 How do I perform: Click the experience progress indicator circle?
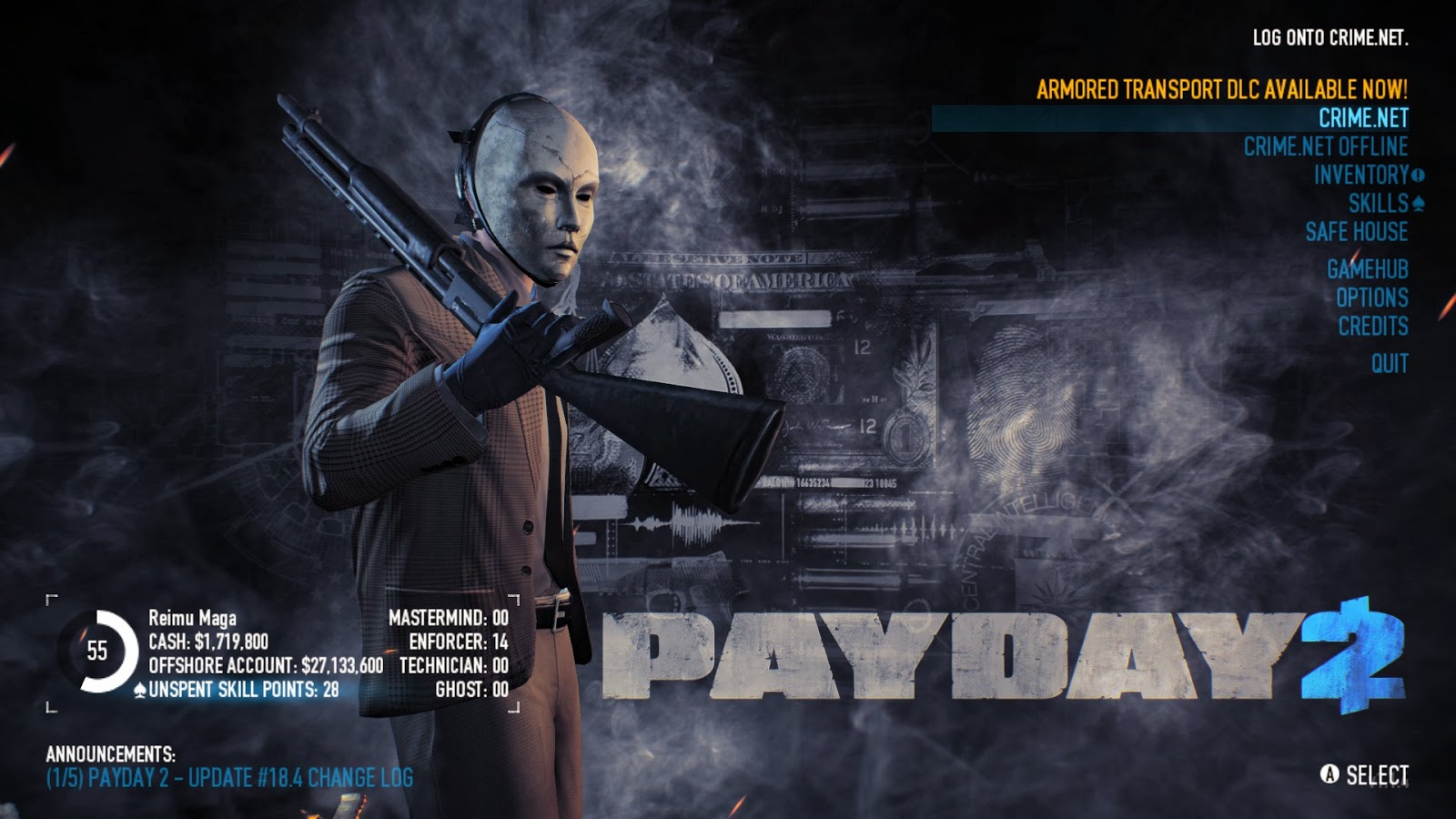[x=100, y=648]
